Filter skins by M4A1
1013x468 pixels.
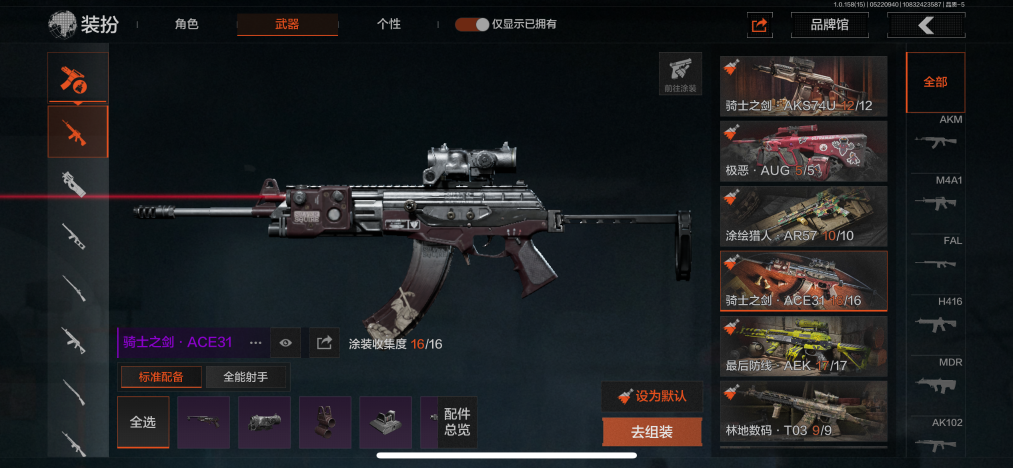[x=937, y=197]
